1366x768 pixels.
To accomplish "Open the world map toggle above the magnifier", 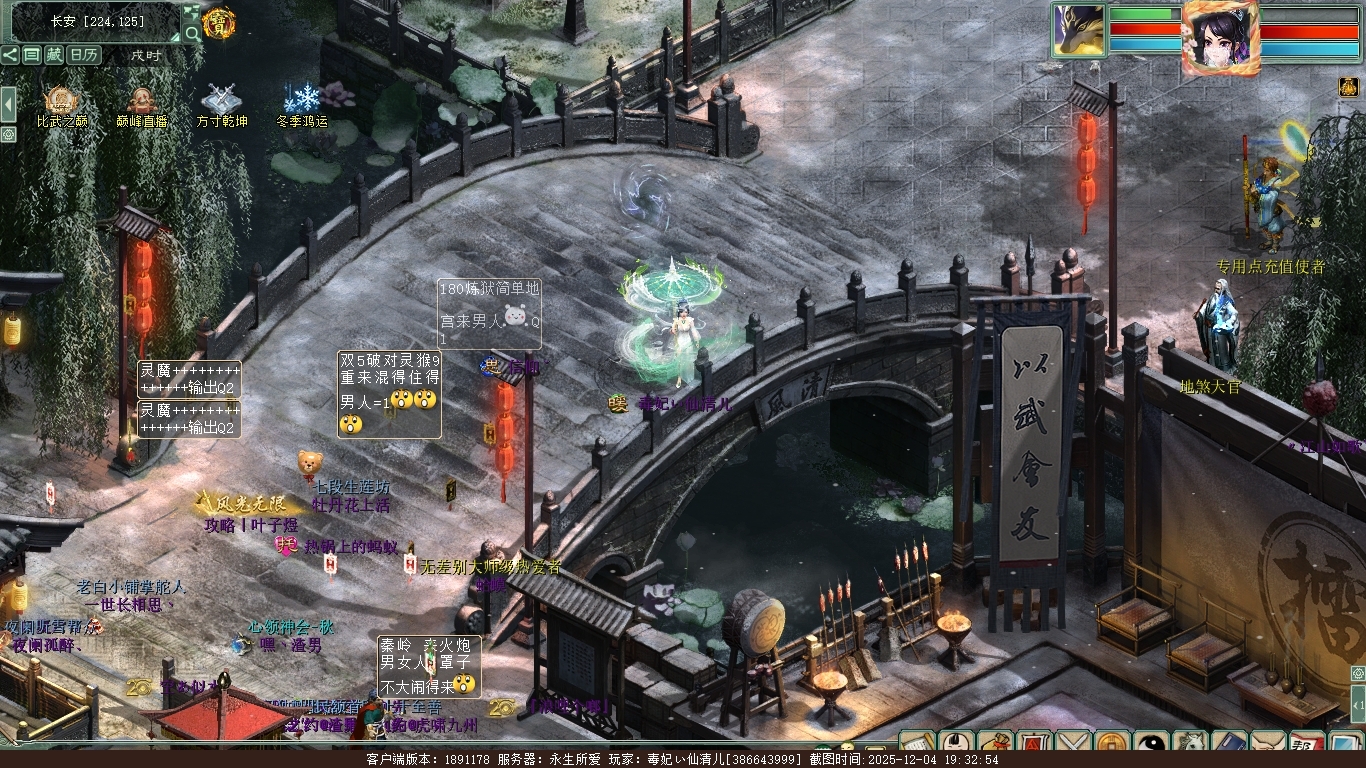I will 192,13.
